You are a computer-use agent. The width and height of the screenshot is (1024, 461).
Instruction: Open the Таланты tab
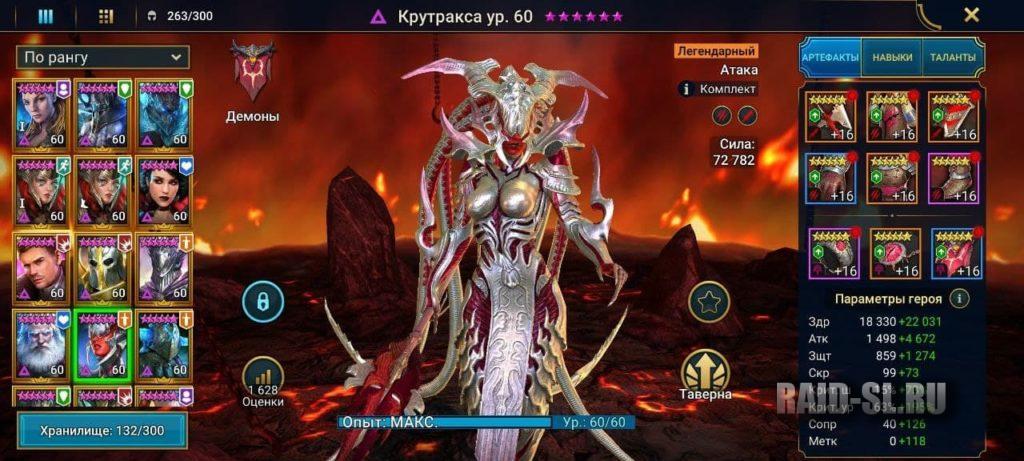(x=952, y=58)
